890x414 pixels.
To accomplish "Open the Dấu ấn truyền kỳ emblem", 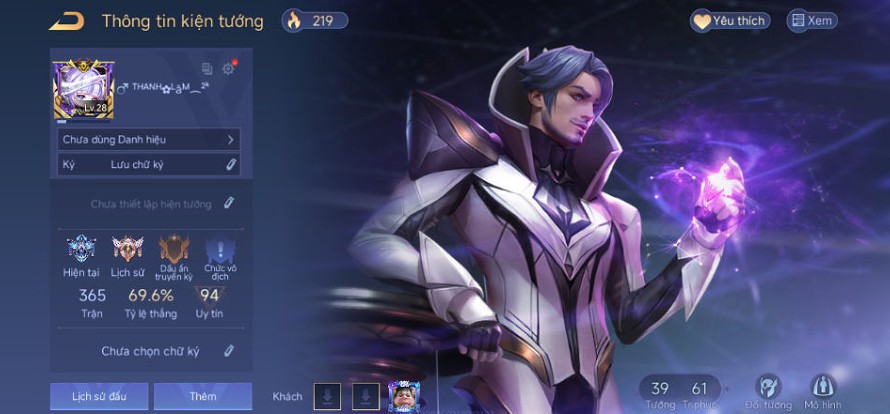I will [x=173, y=251].
